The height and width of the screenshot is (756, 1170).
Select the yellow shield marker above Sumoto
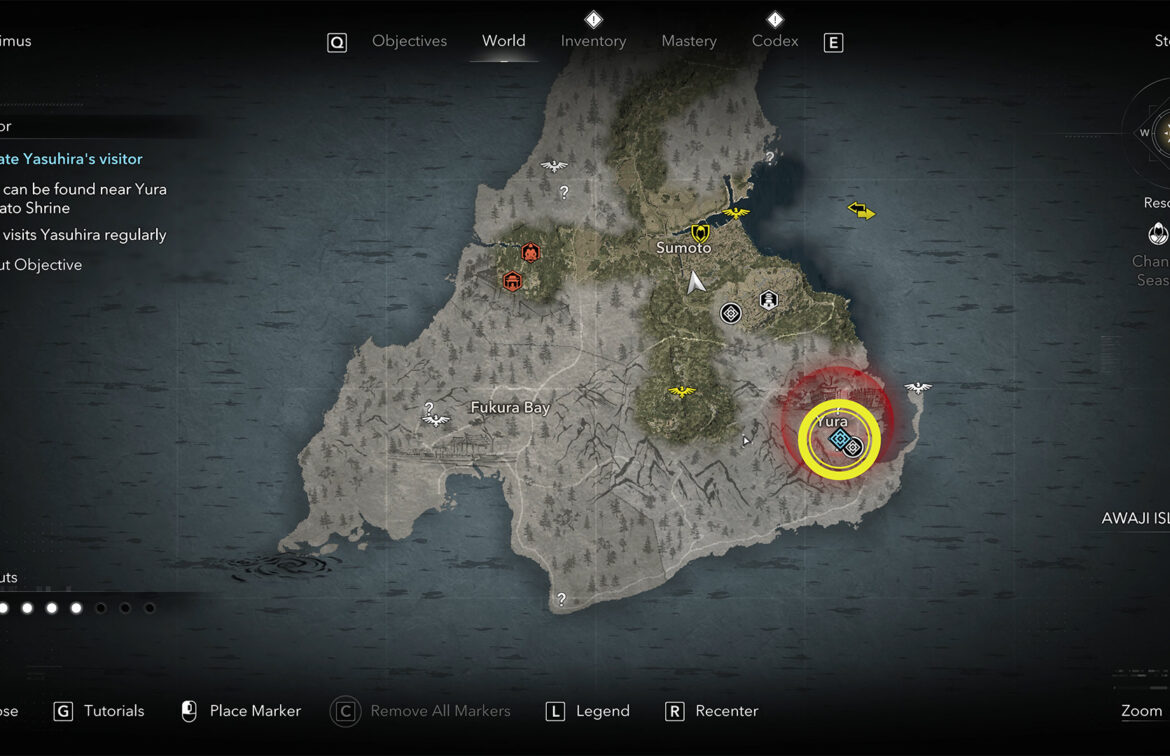point(700,232)
